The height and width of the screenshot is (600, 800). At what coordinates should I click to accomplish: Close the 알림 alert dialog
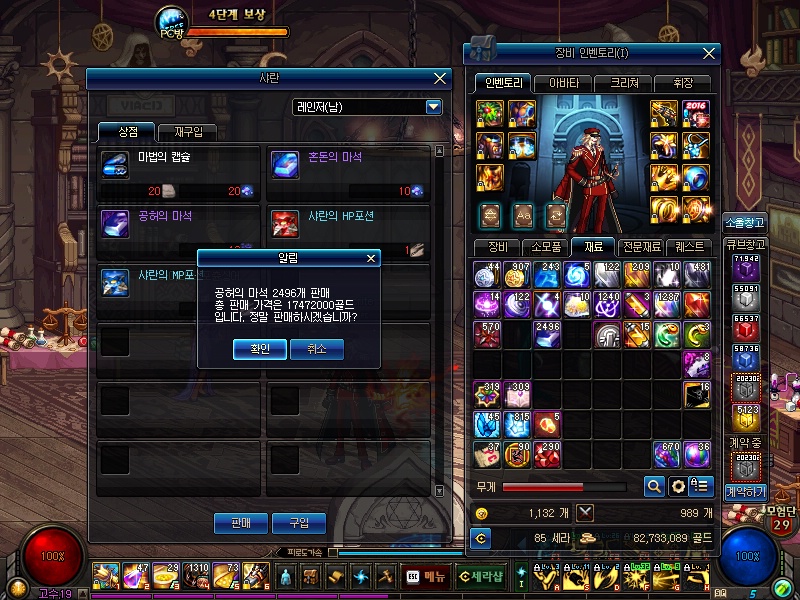[x=372, y=258]
